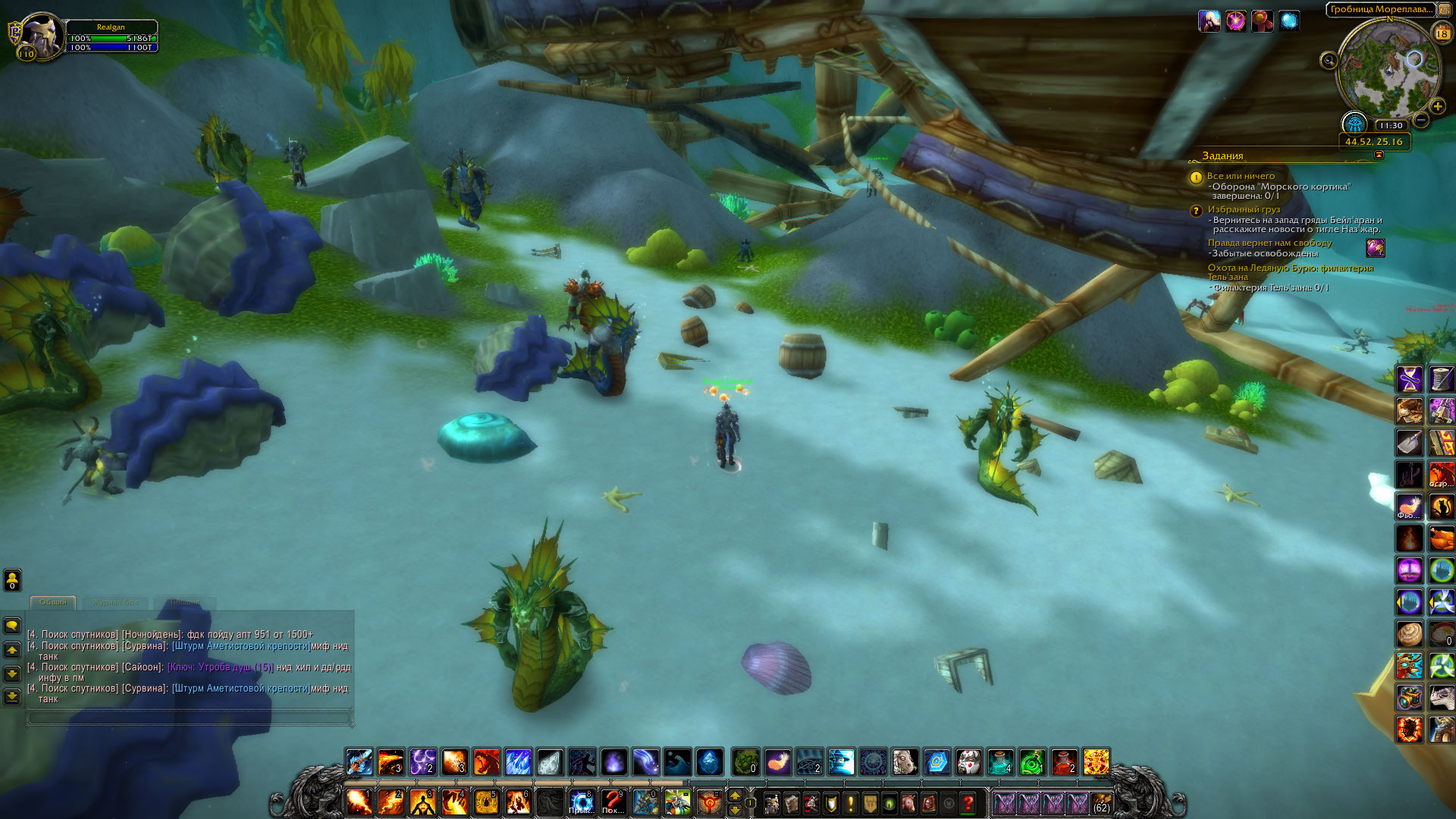Click the chat input field

pos(190,717)
